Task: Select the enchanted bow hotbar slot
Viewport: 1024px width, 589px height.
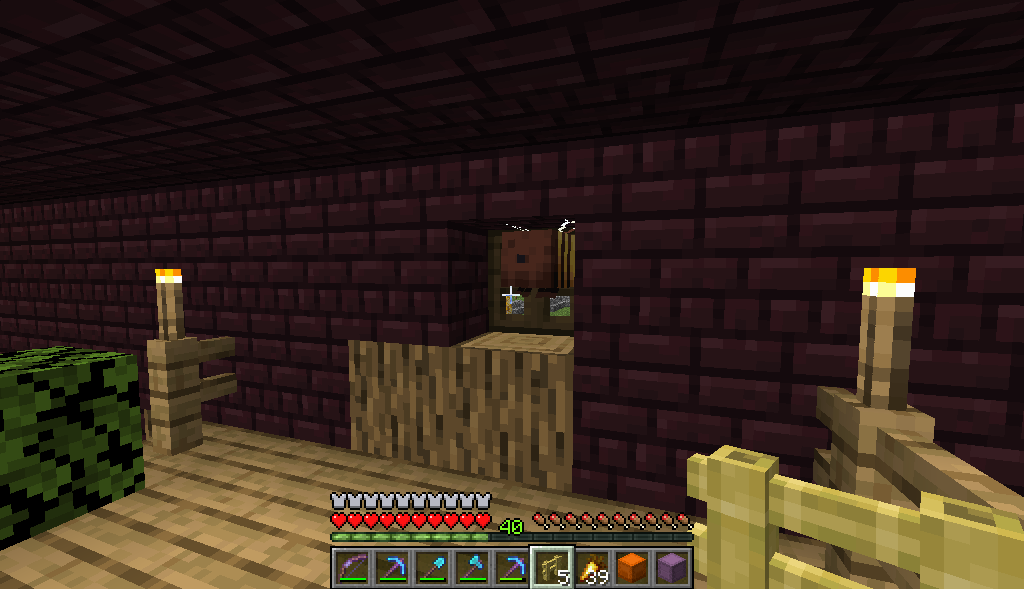Action: coord(351,567)
